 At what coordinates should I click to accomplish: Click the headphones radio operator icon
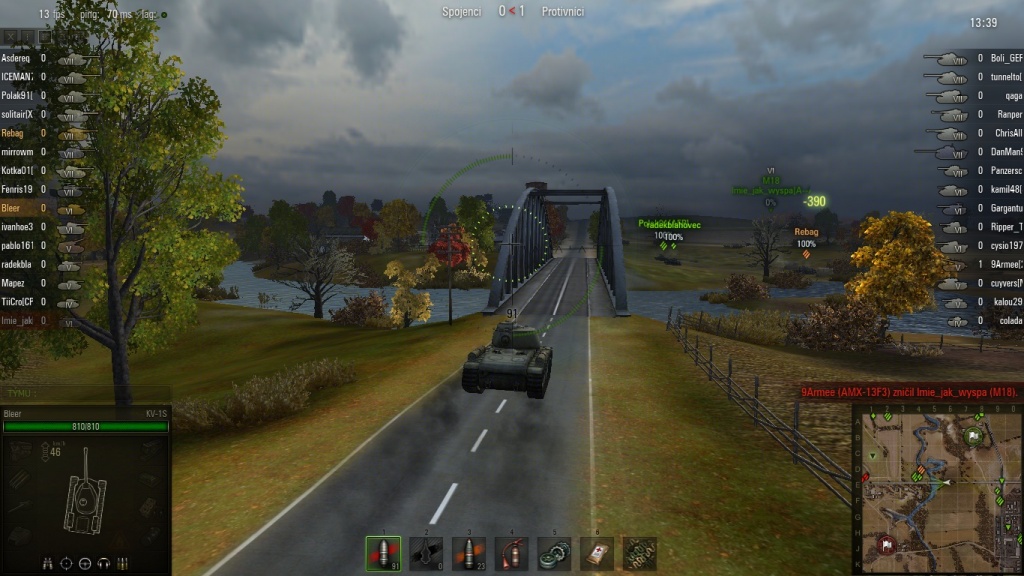[103, 563]
